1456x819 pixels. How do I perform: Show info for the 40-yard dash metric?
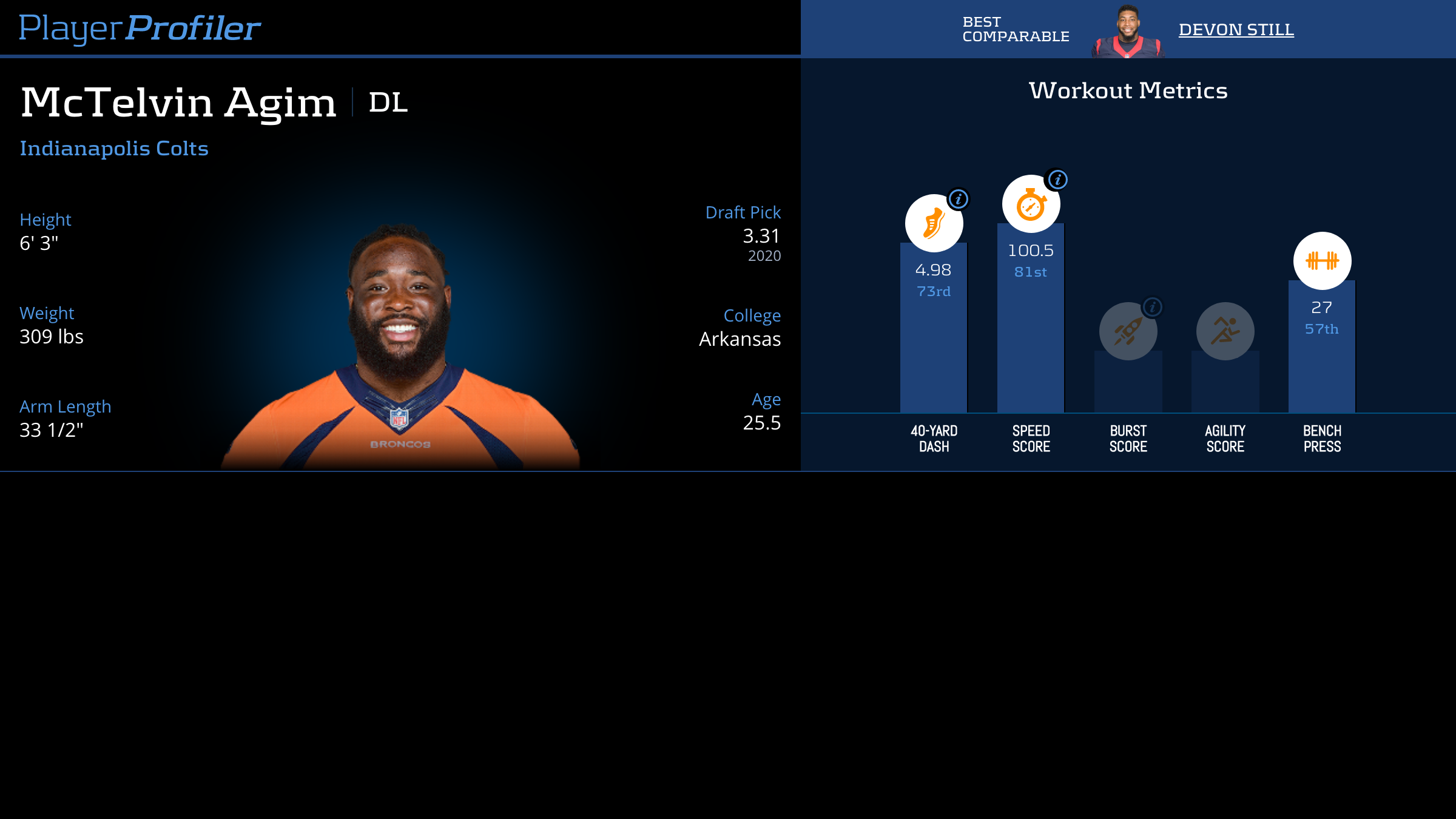[958, 199]
